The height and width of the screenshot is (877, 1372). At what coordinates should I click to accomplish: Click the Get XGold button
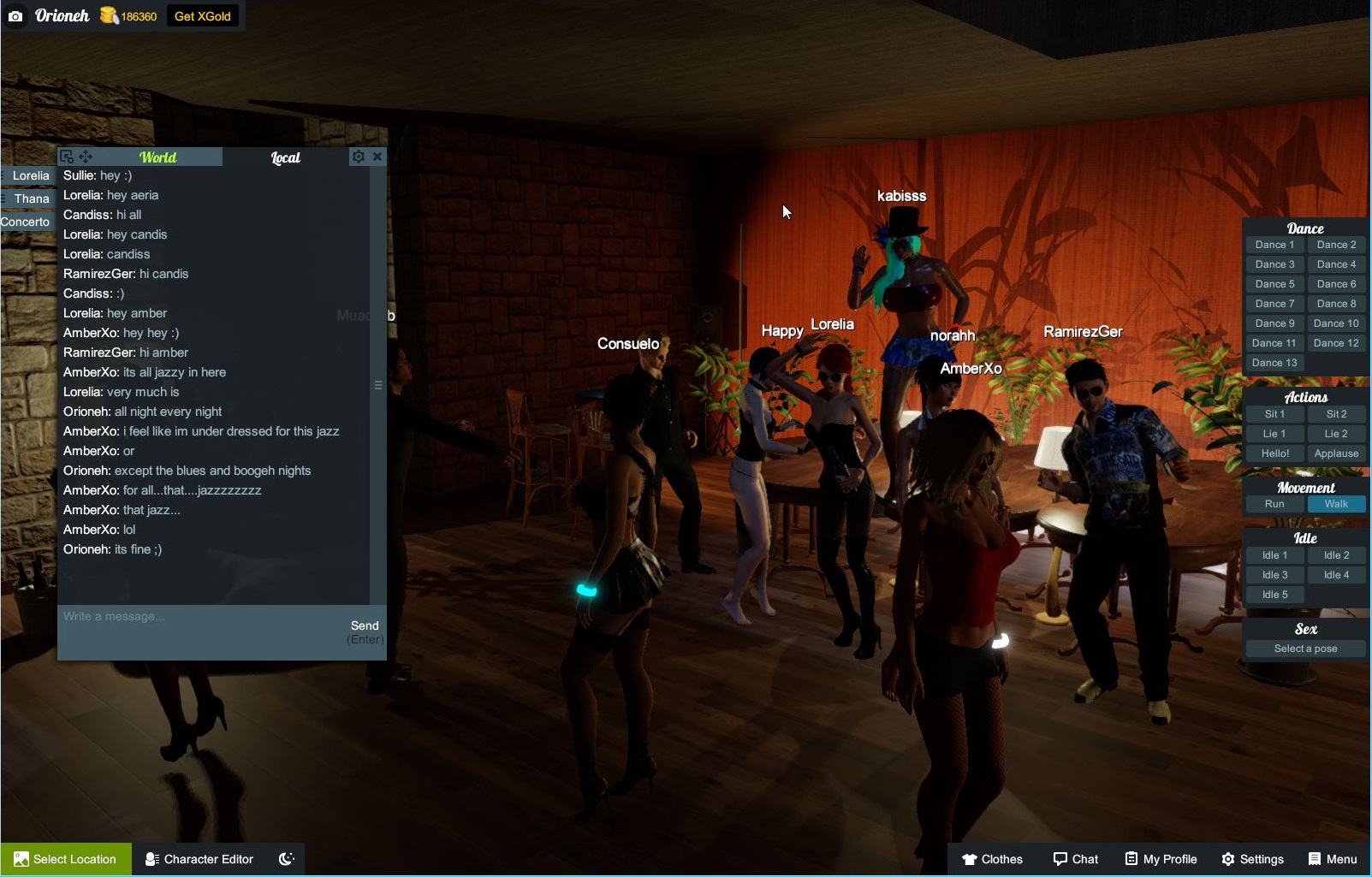[202, 15]
